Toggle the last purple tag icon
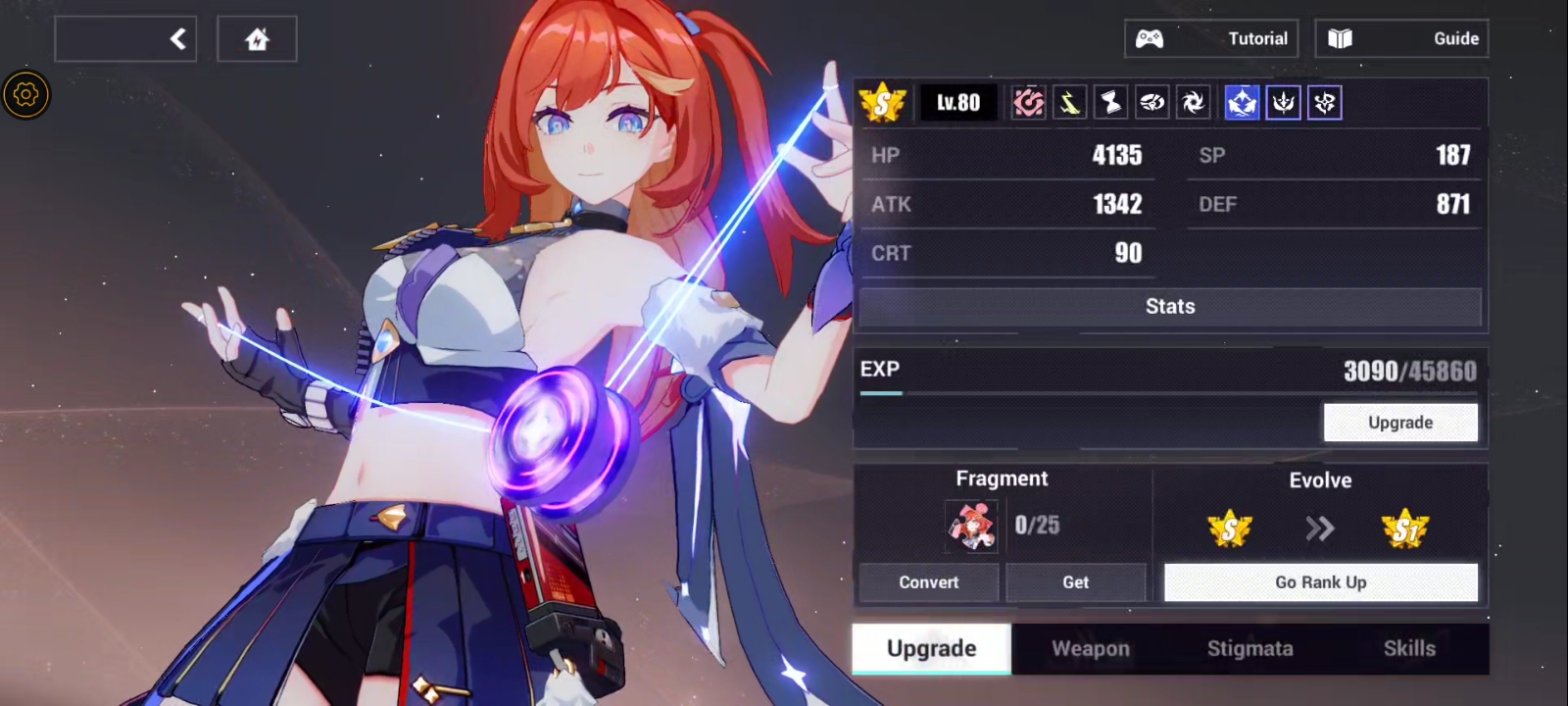Viewport: 1568px width, 706px height. 1325,102
